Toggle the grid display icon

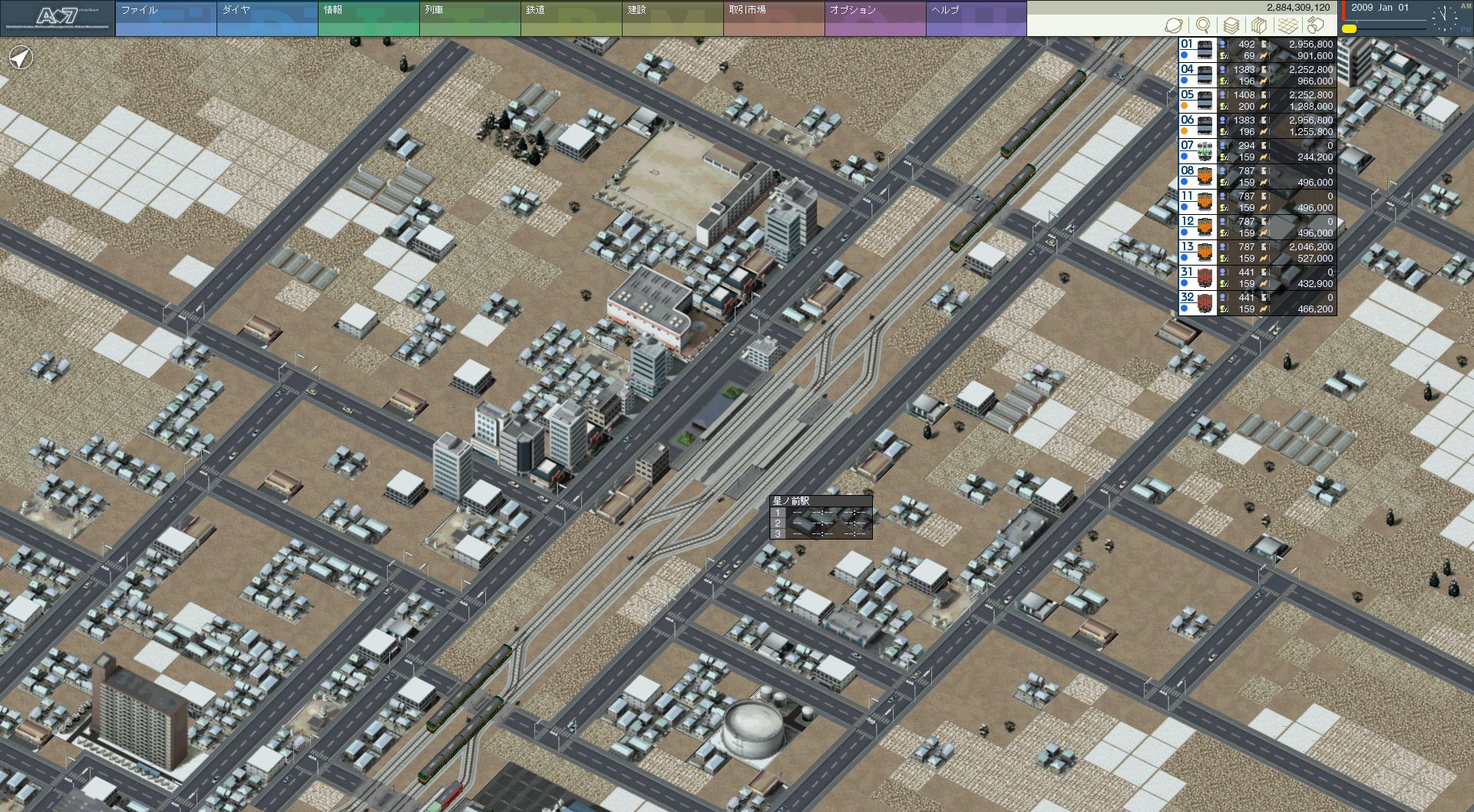coord(1287,25)
